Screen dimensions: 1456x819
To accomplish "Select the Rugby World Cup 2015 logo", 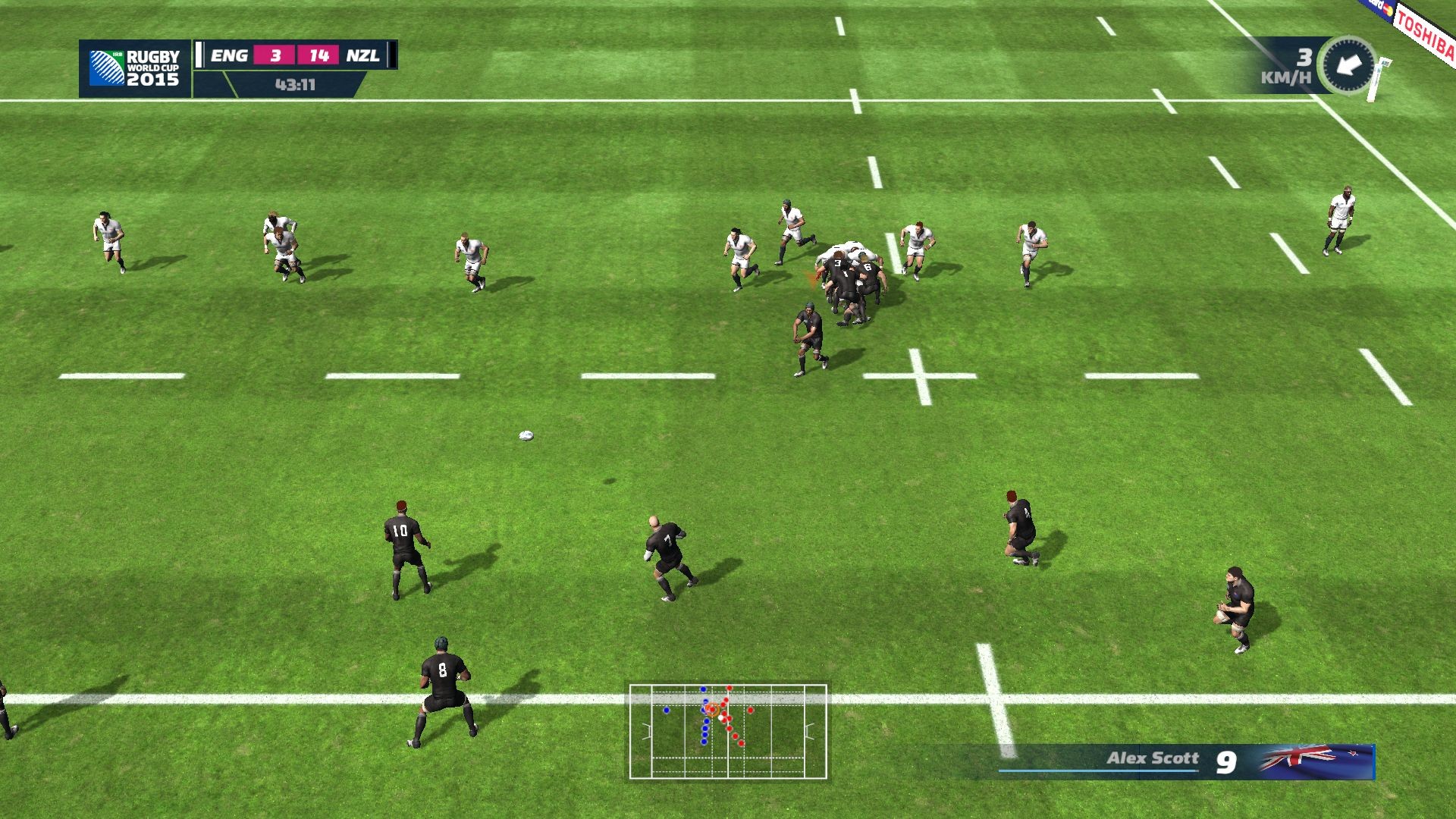I will pyautogui.click(x=135, y=68).
